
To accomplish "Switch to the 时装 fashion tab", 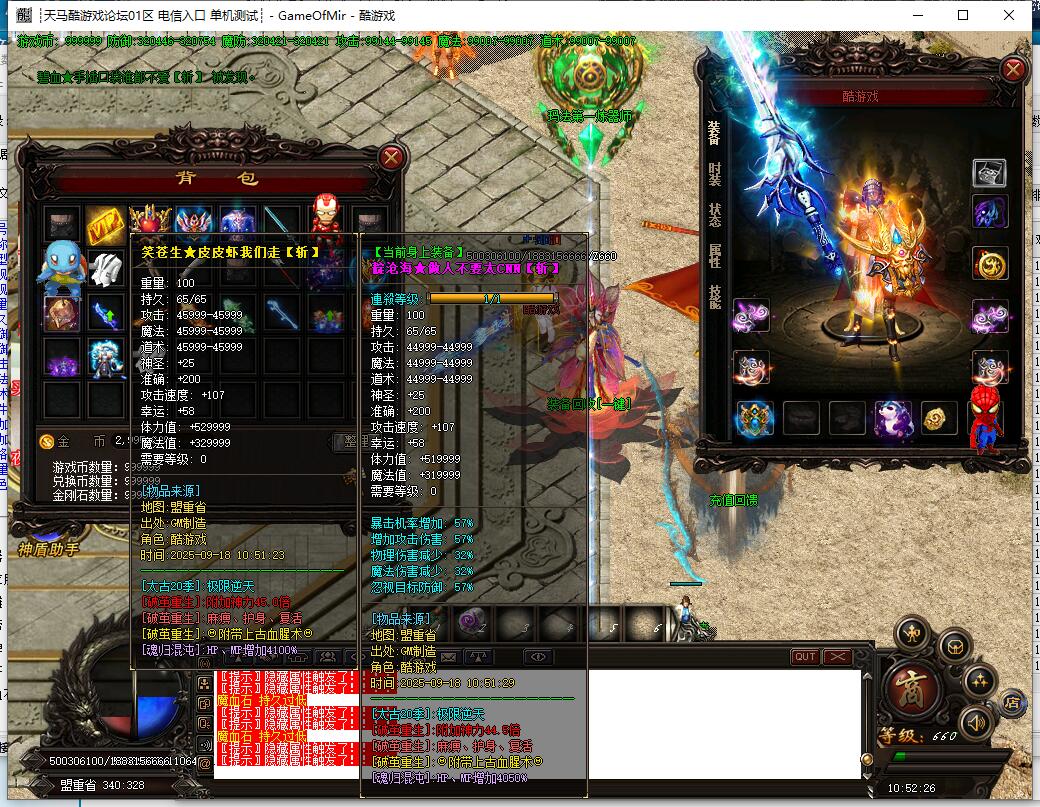I will tap(714, 173).
